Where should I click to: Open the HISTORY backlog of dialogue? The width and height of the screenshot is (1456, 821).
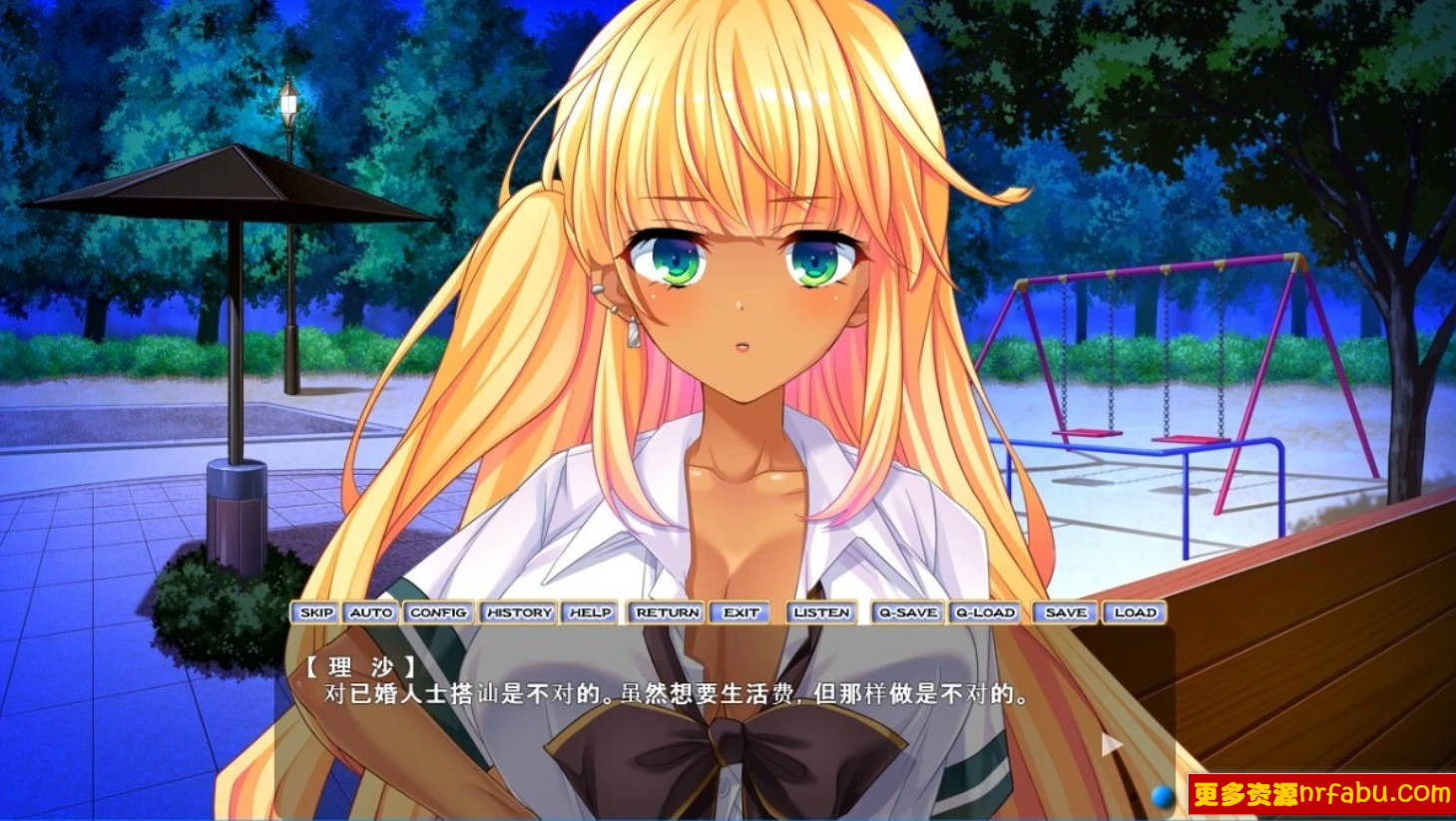point(520,613)
